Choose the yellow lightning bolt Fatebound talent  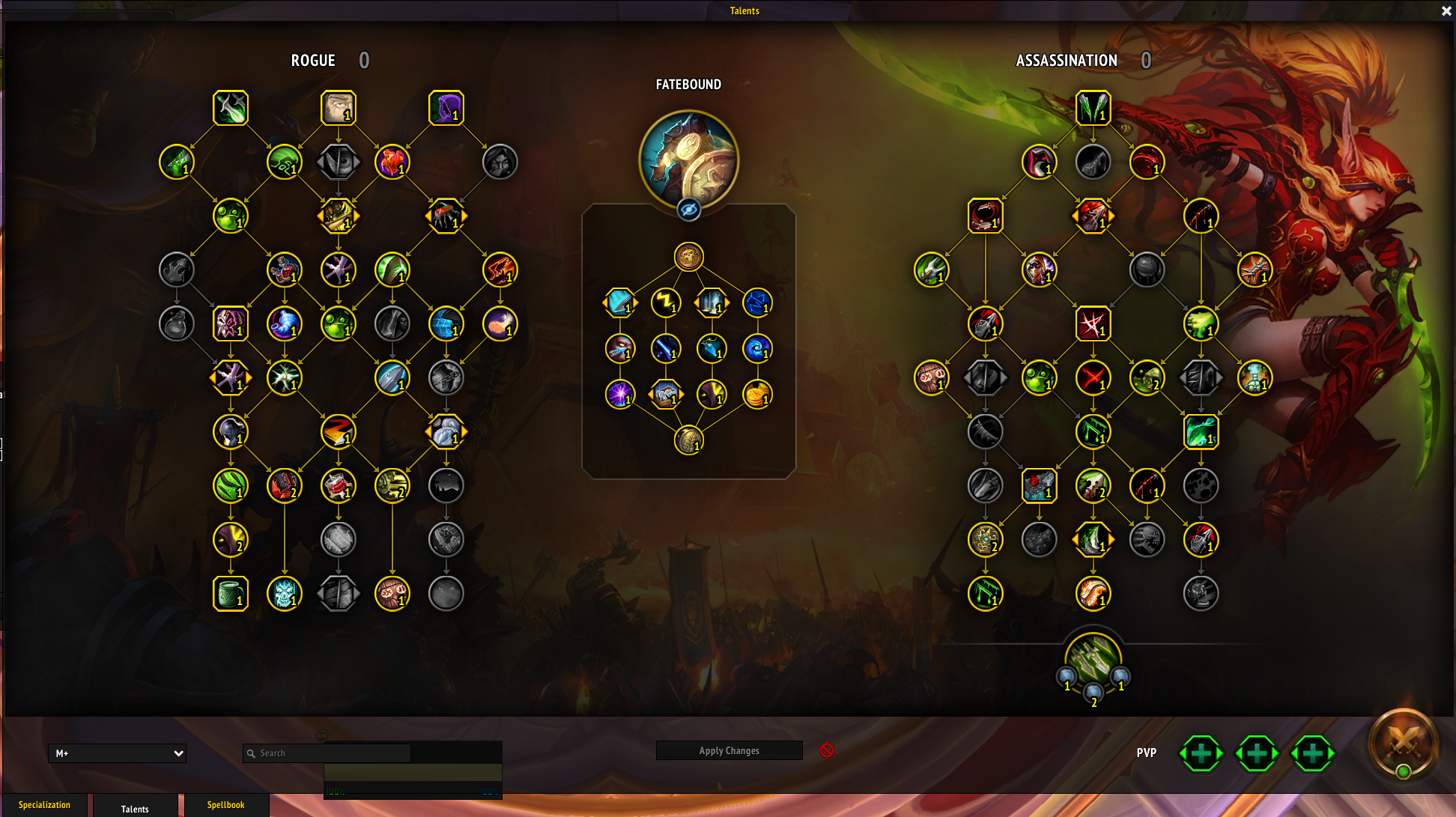665,303
